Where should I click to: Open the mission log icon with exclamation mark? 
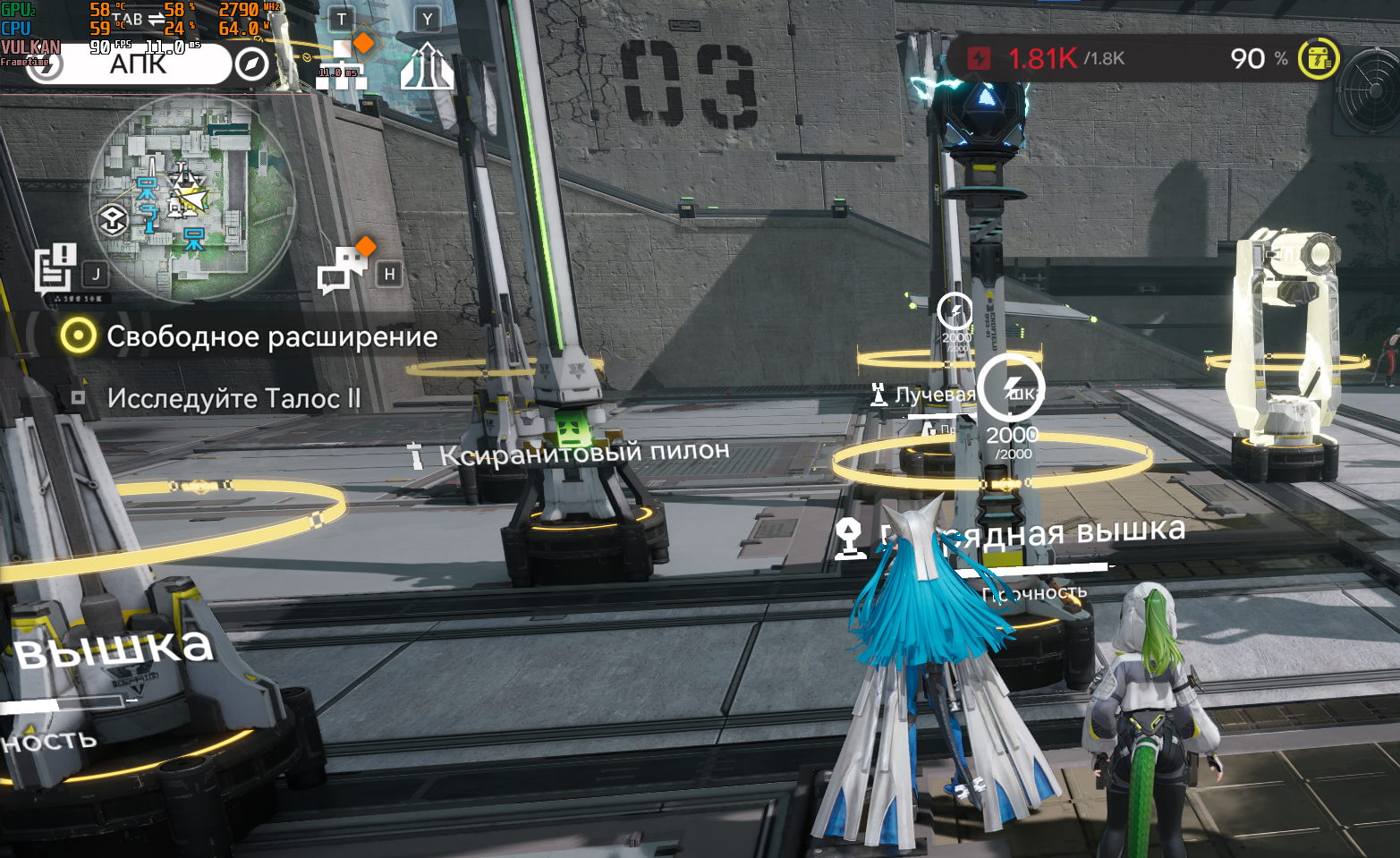click(x=55, y=268)
